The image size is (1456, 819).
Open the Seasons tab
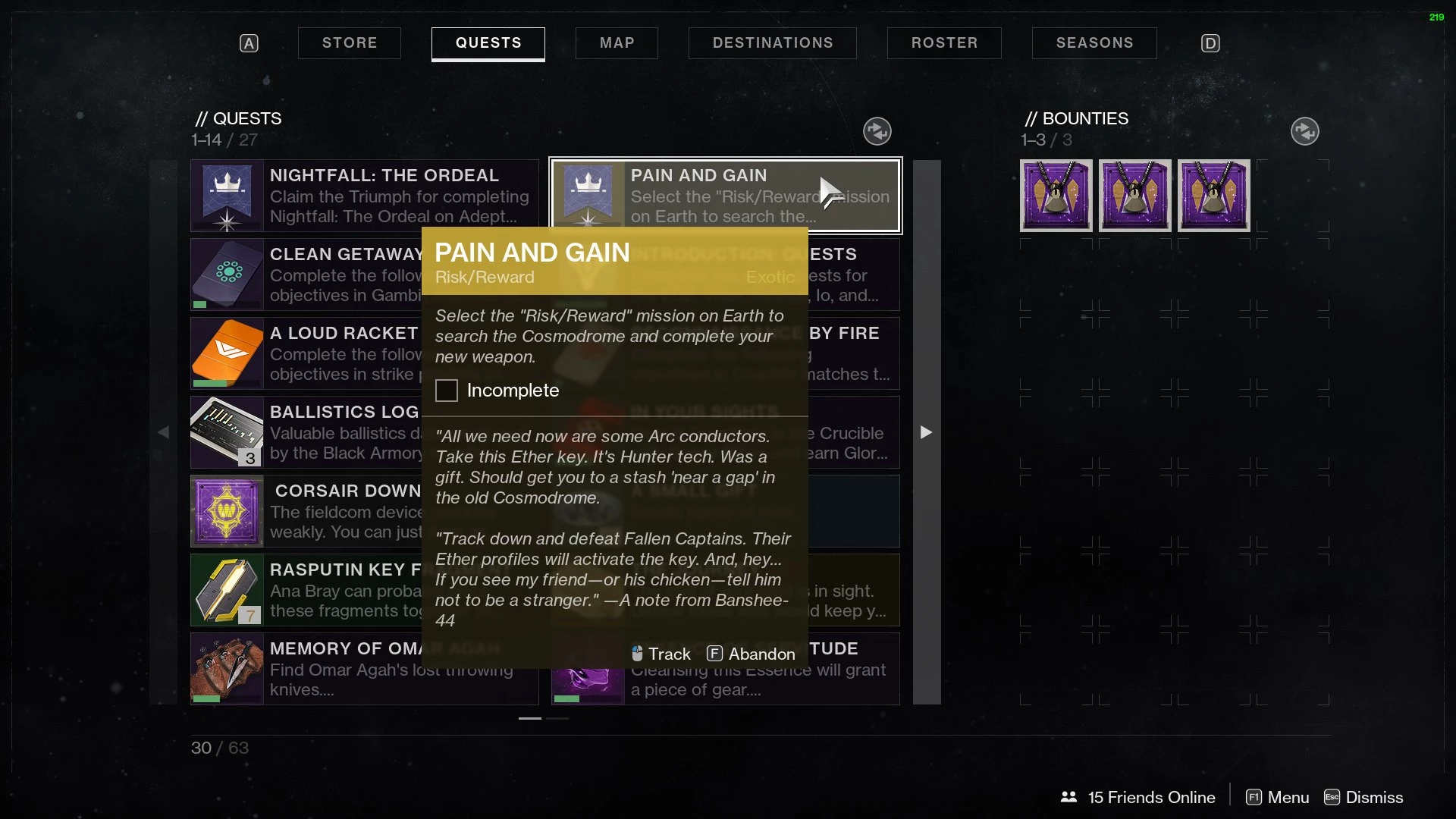[1094, 43]
